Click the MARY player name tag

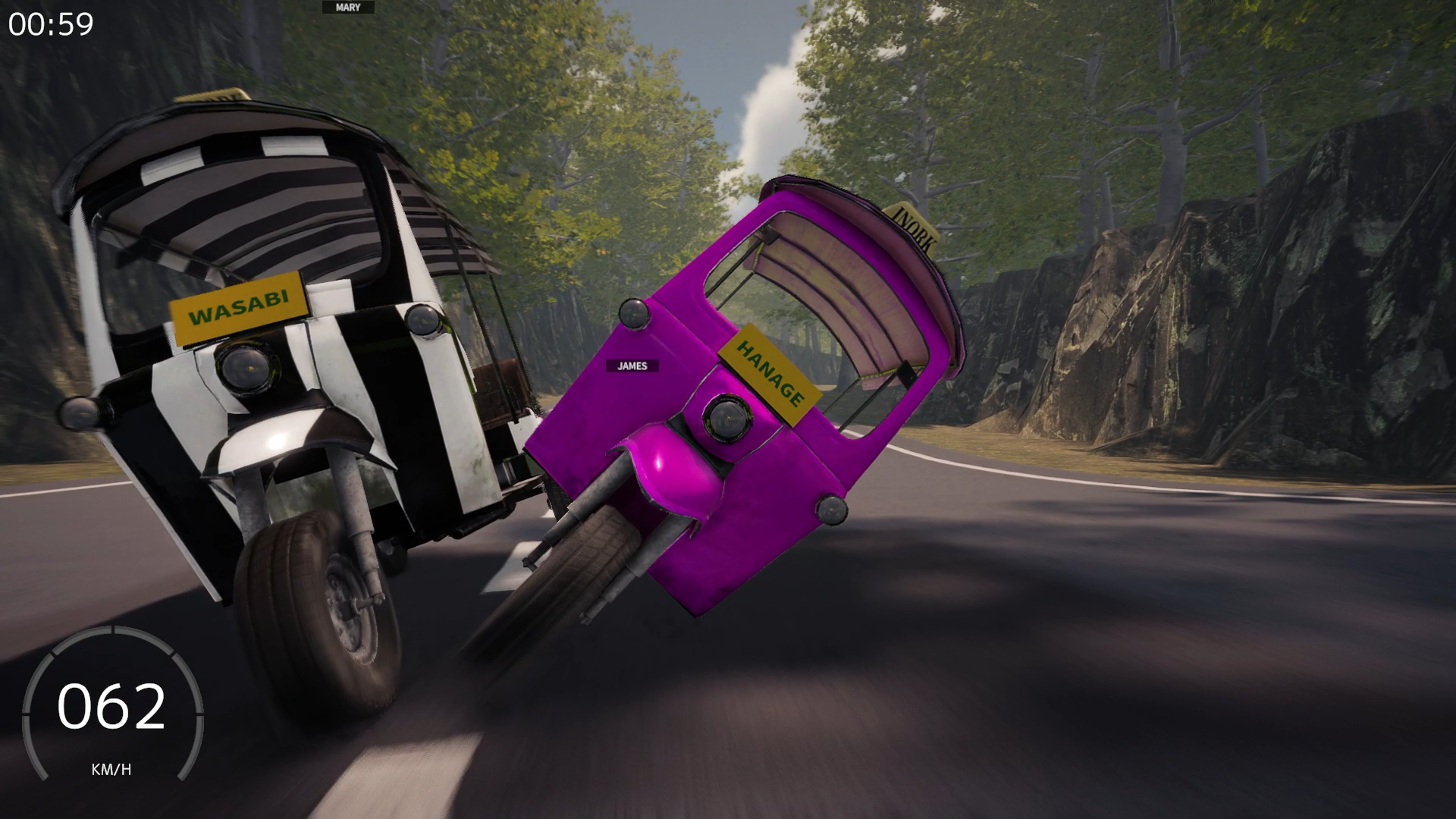(349, 6)
